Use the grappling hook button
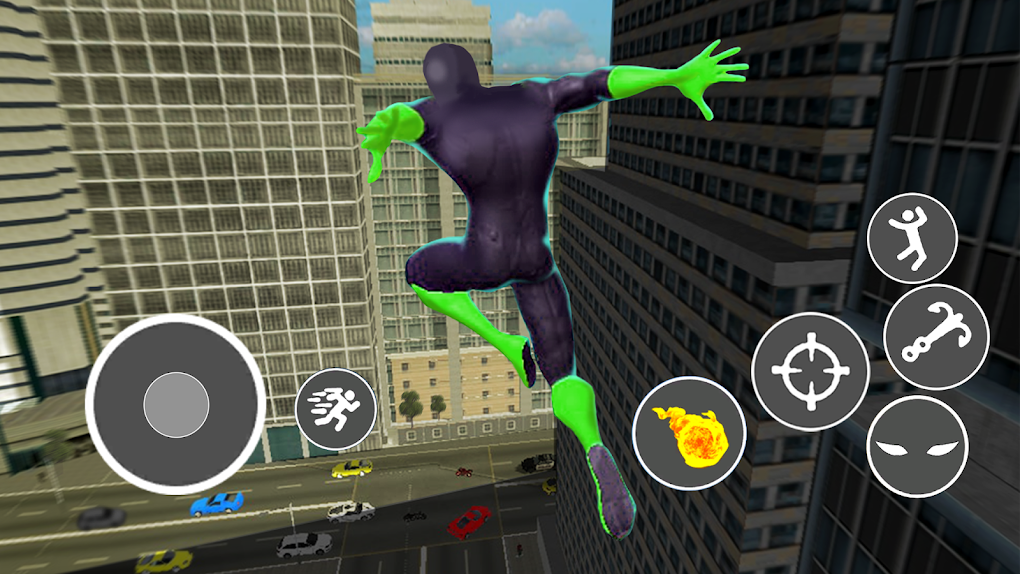Viewport: 1020px width, 574px height. [x=937, y=337]
